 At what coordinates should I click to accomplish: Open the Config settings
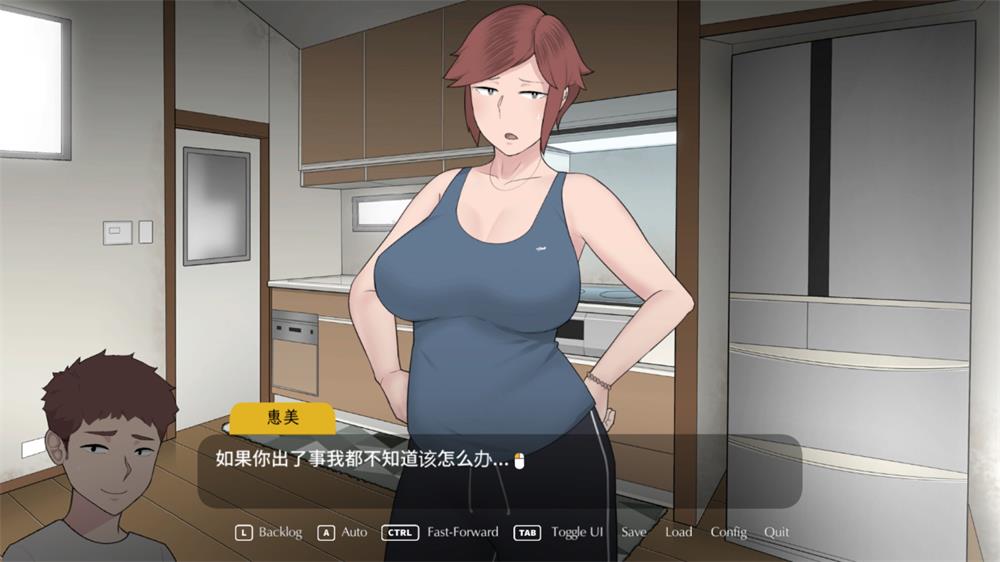(728, 532)
